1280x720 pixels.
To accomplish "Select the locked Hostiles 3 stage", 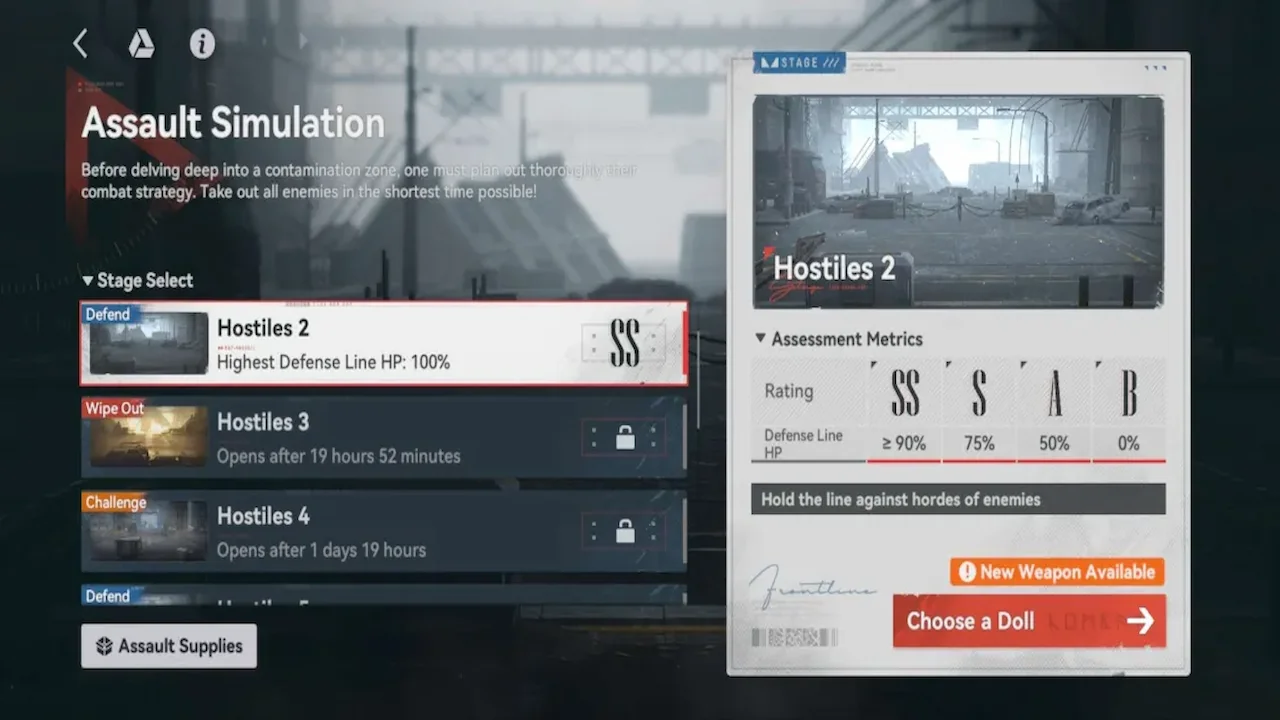I will pyautogui.click(x=384, y=437).
